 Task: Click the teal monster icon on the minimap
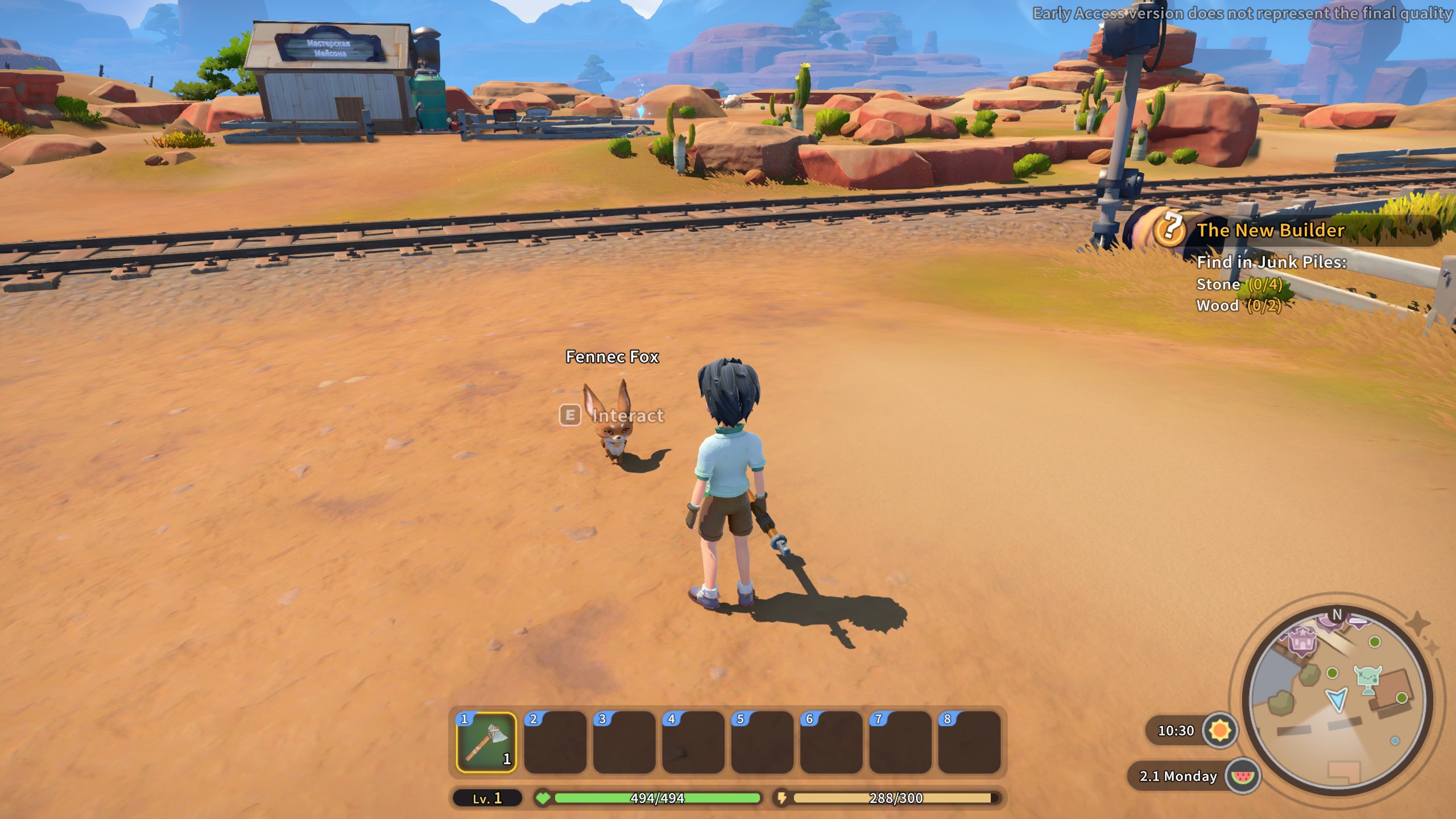[1368, 677]
